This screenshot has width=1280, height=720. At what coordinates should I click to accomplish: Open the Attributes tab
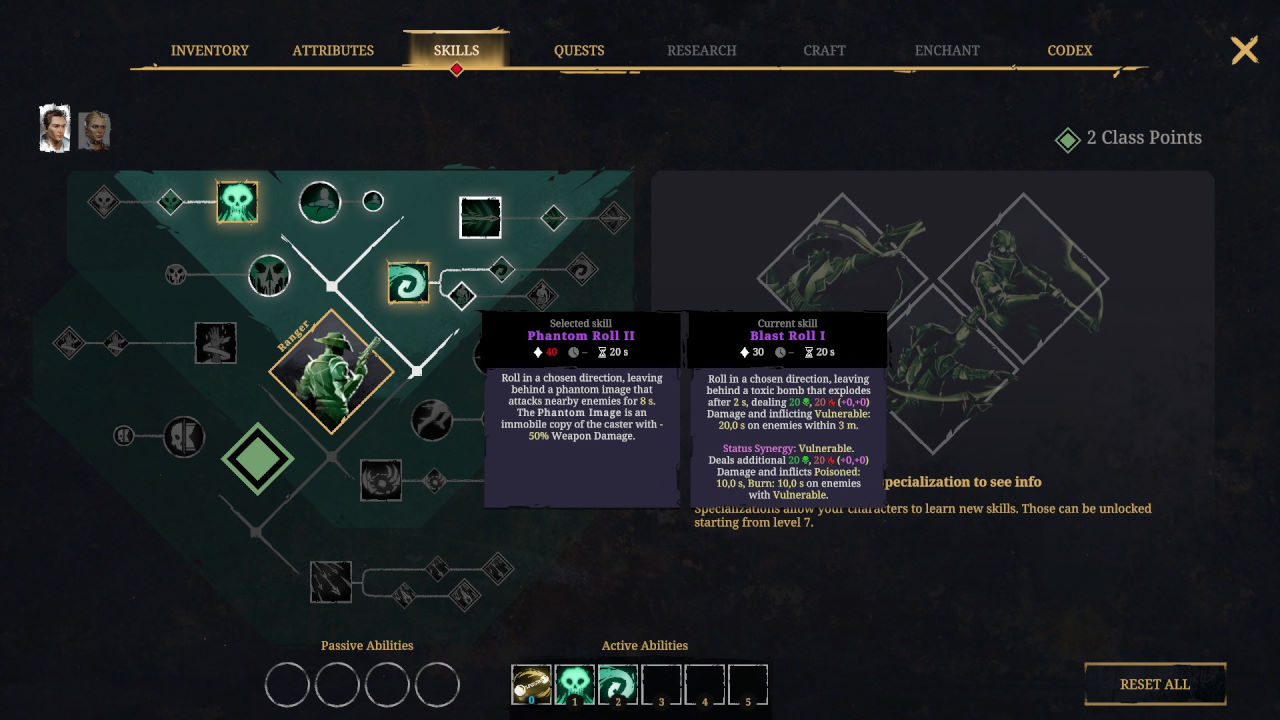(333, 50)
